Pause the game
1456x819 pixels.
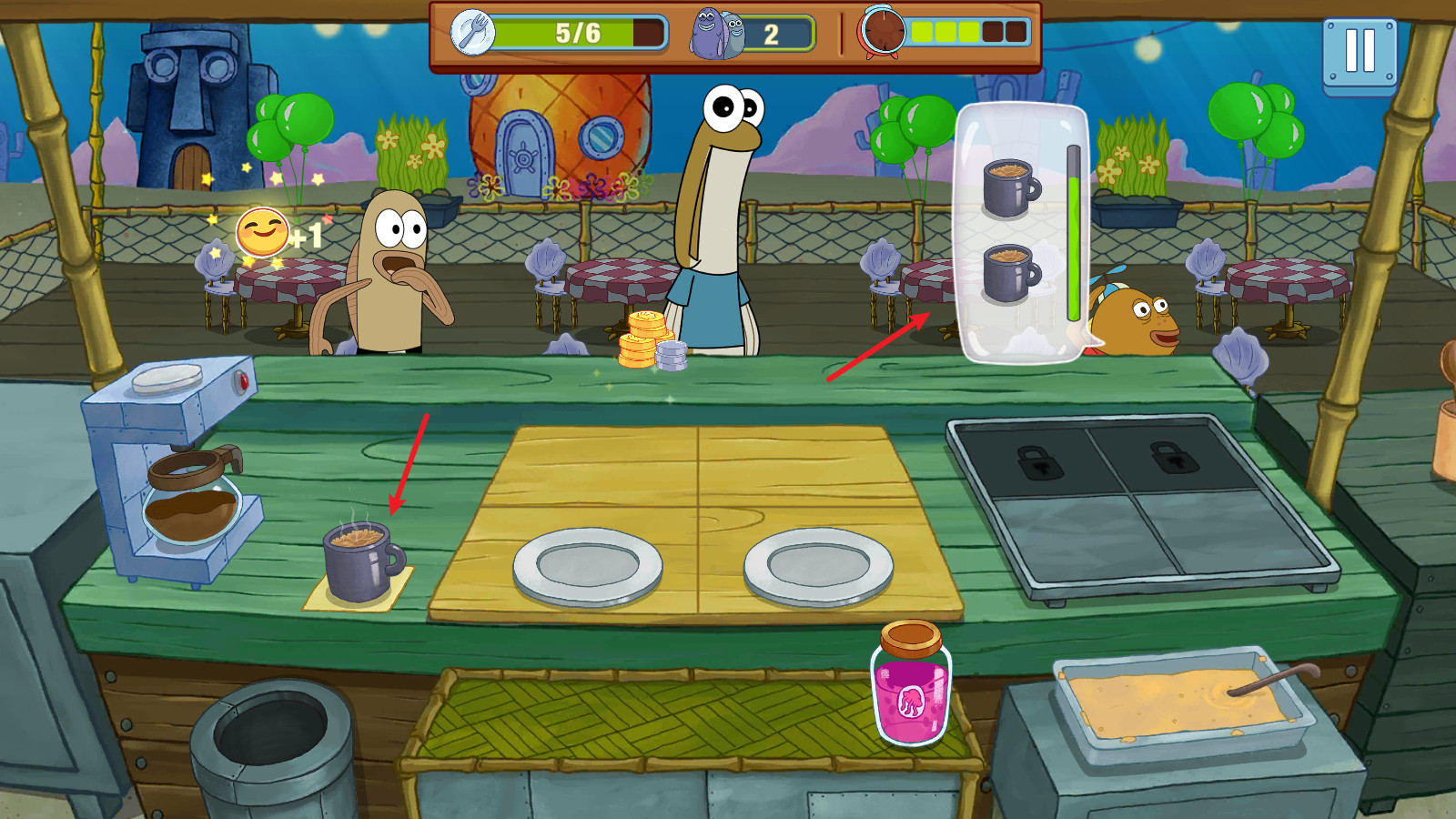coord(1360,54)
